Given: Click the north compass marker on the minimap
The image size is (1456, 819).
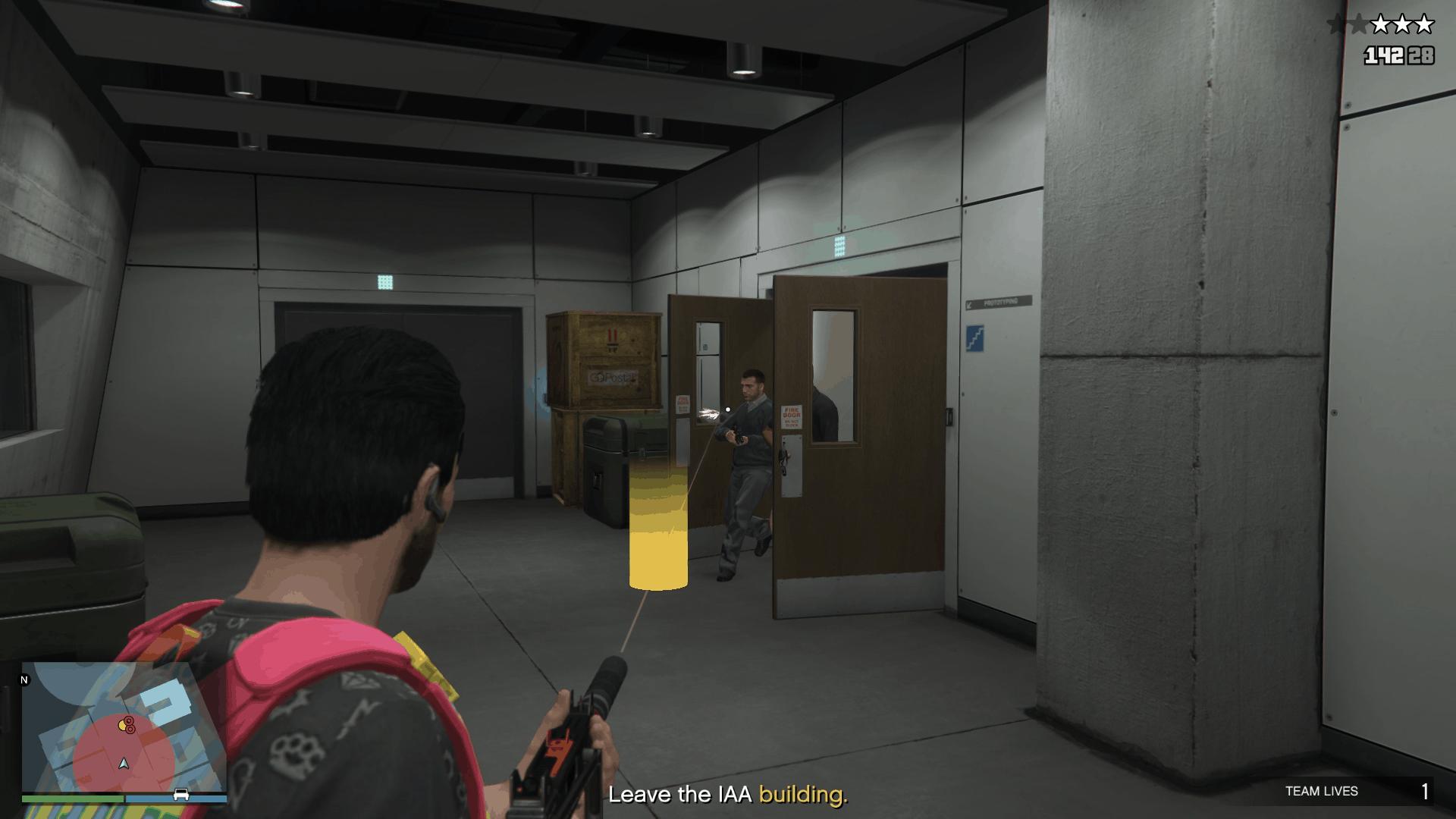Looking at the screenshot, I should pos(26,680).
